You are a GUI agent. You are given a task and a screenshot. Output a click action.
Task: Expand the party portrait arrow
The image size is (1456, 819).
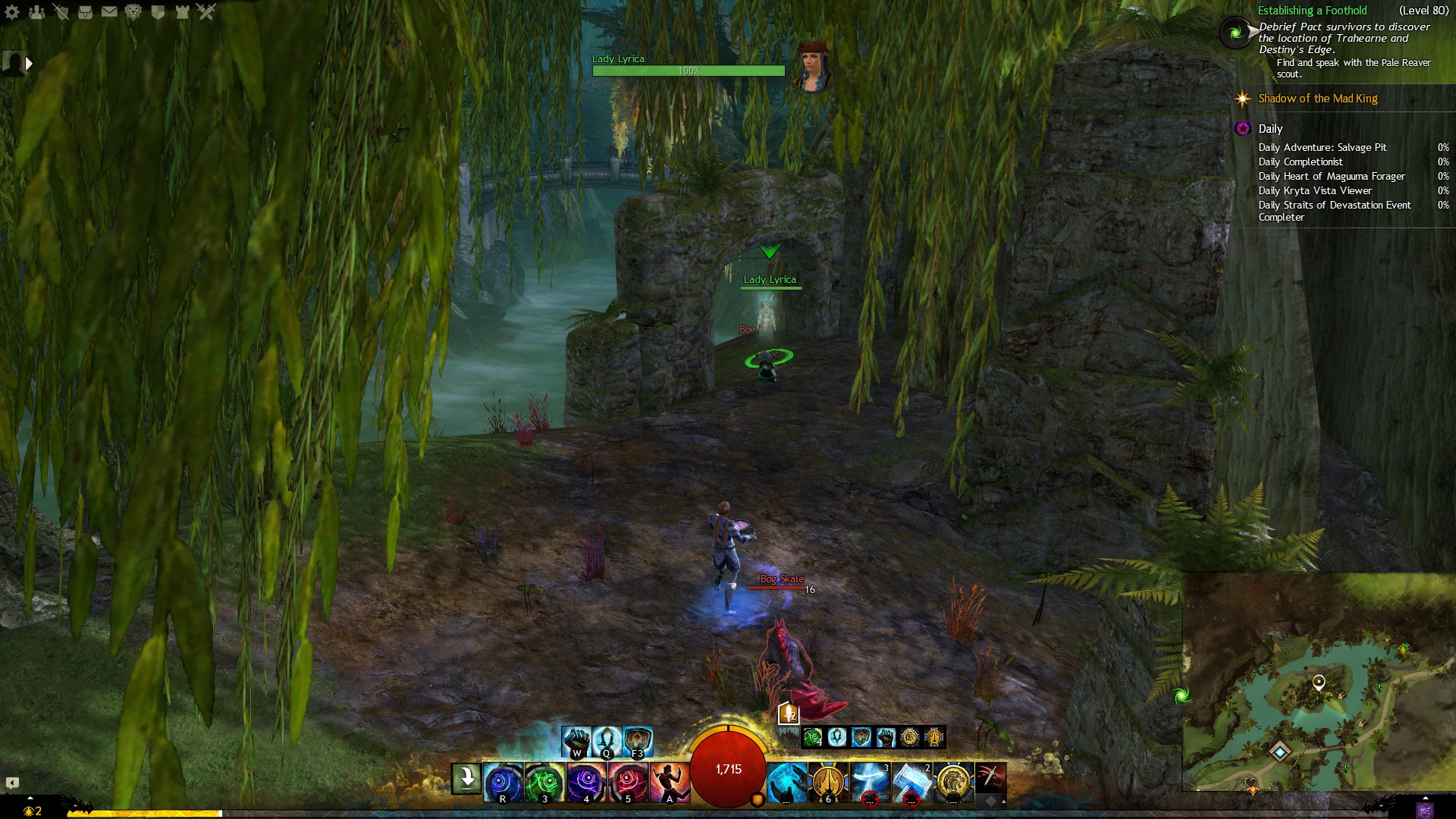pyautogui.click(x=29, y=64)
